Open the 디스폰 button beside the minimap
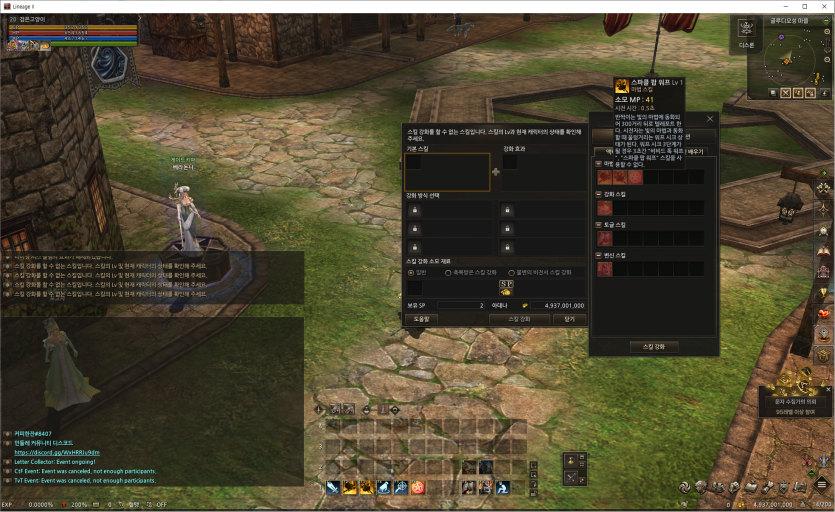 click(746, 31)
